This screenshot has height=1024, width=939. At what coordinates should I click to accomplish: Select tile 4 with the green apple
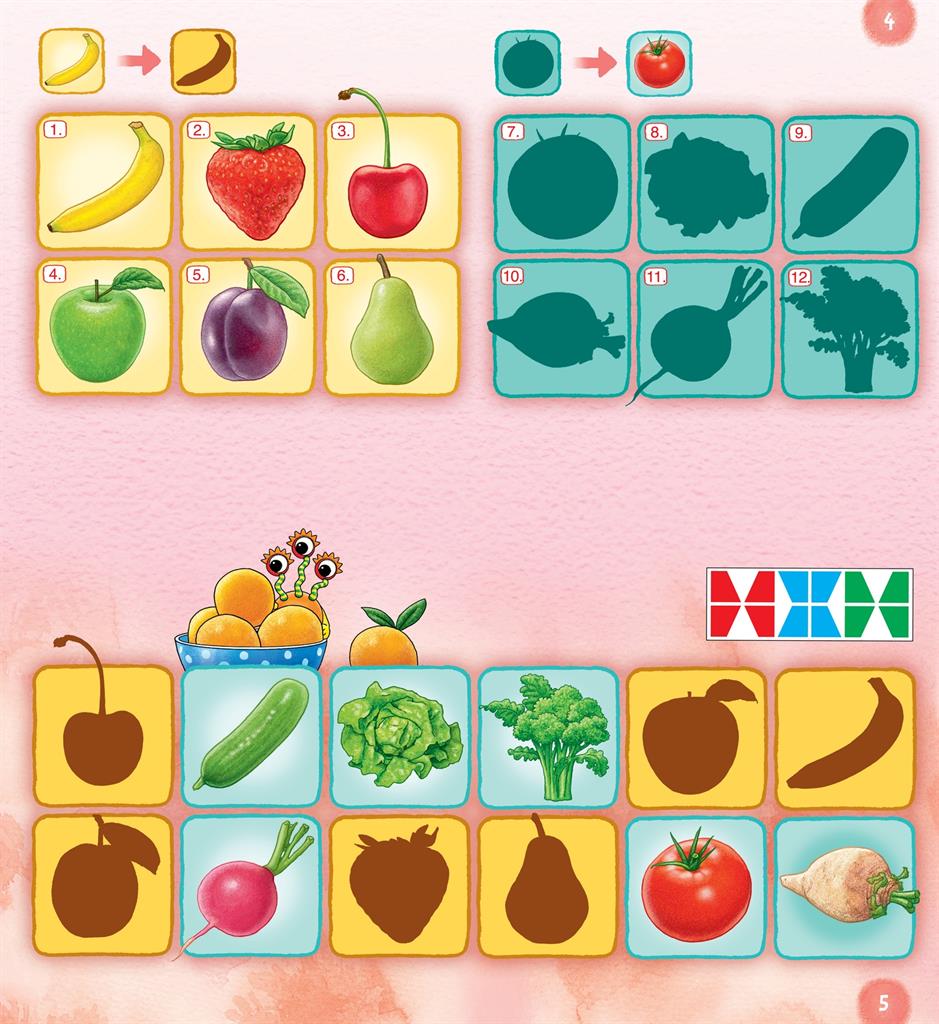[x=105, y=326]
